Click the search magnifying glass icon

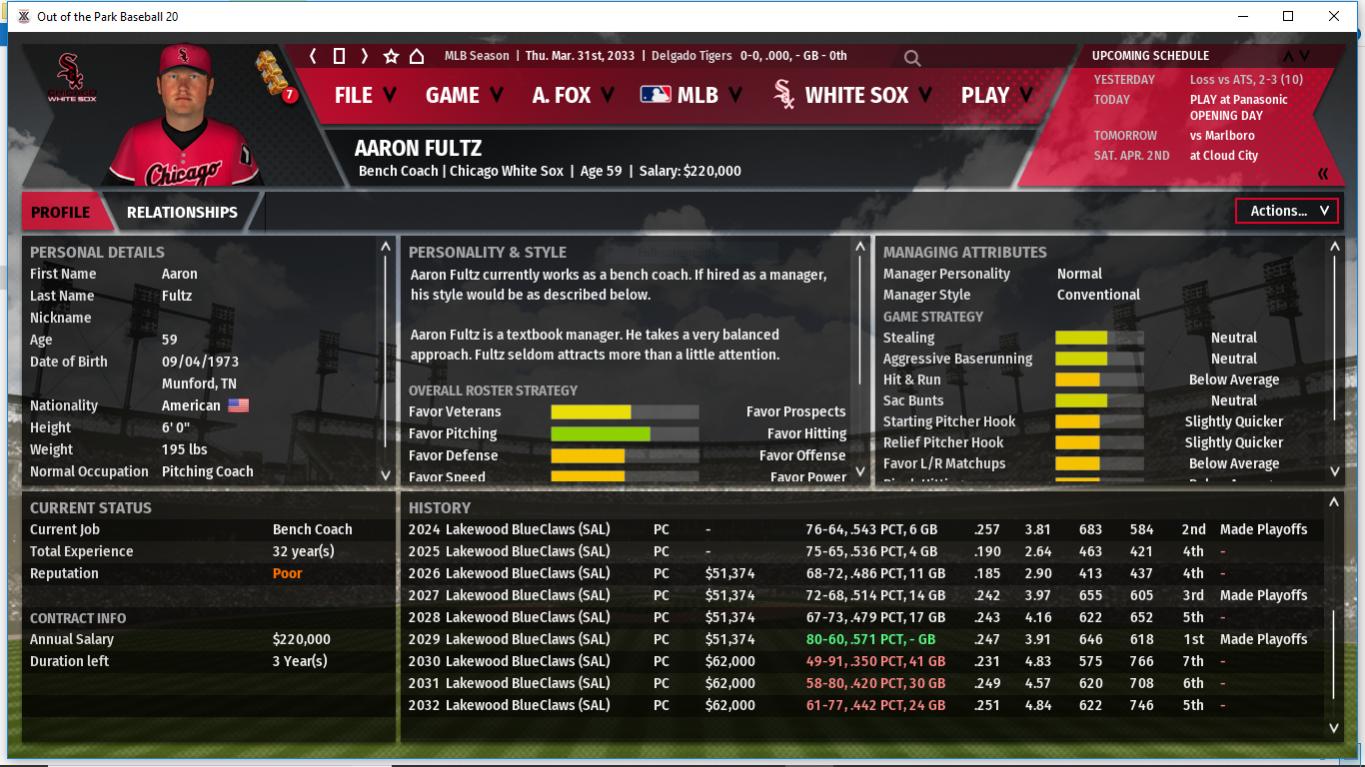(x=912, y=58)
